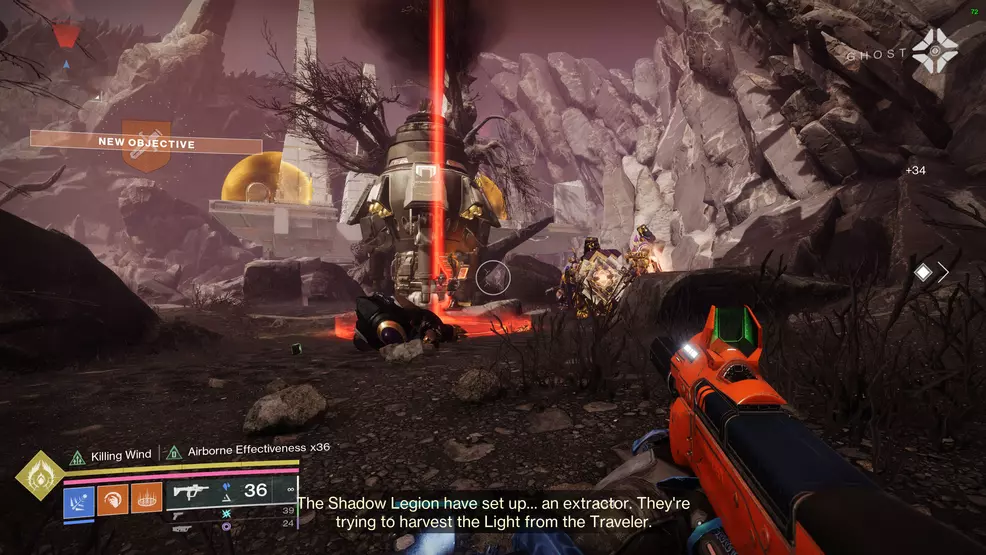
Task: Click the New Objective banner
Action: point(146,143)
